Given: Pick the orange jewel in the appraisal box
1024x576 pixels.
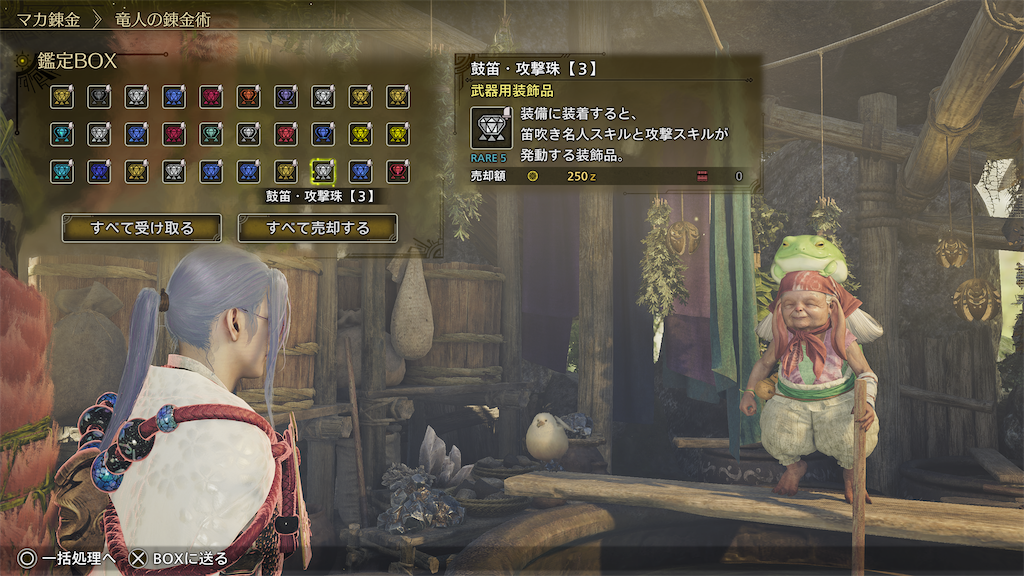Looking at the screenshot, I should coord(248,97).
